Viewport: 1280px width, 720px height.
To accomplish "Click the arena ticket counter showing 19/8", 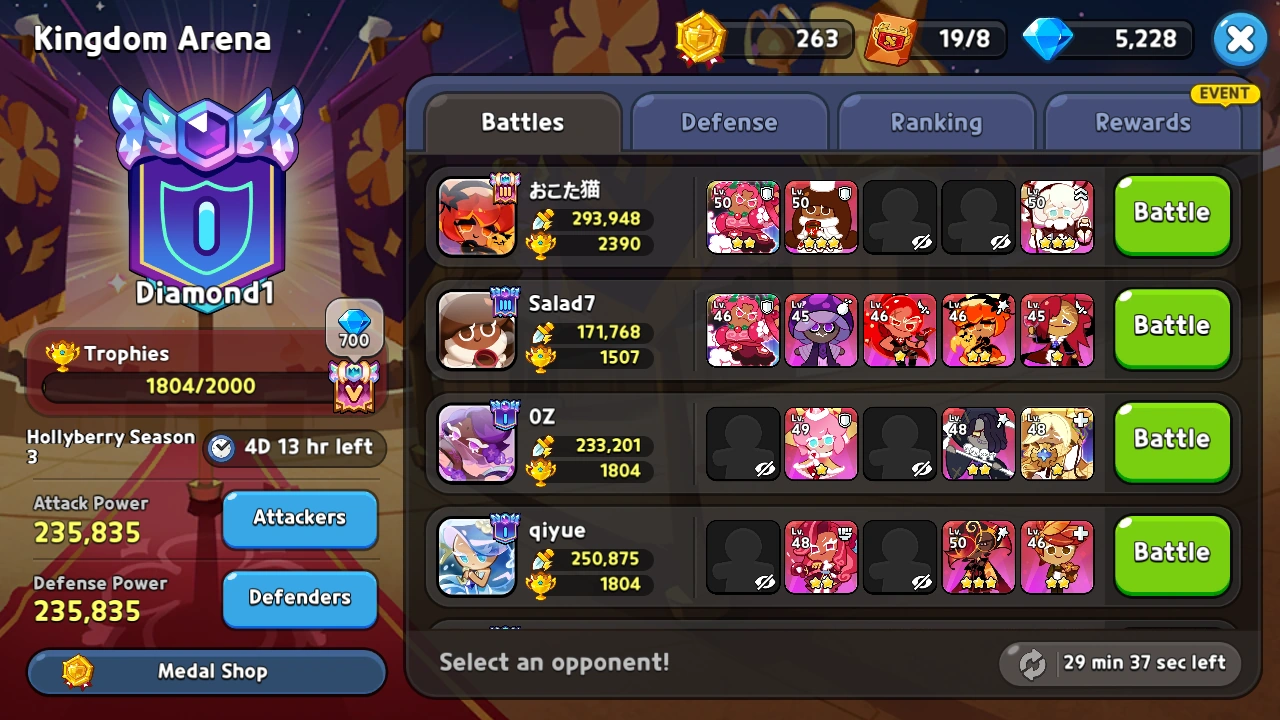I will pos(935,39).
